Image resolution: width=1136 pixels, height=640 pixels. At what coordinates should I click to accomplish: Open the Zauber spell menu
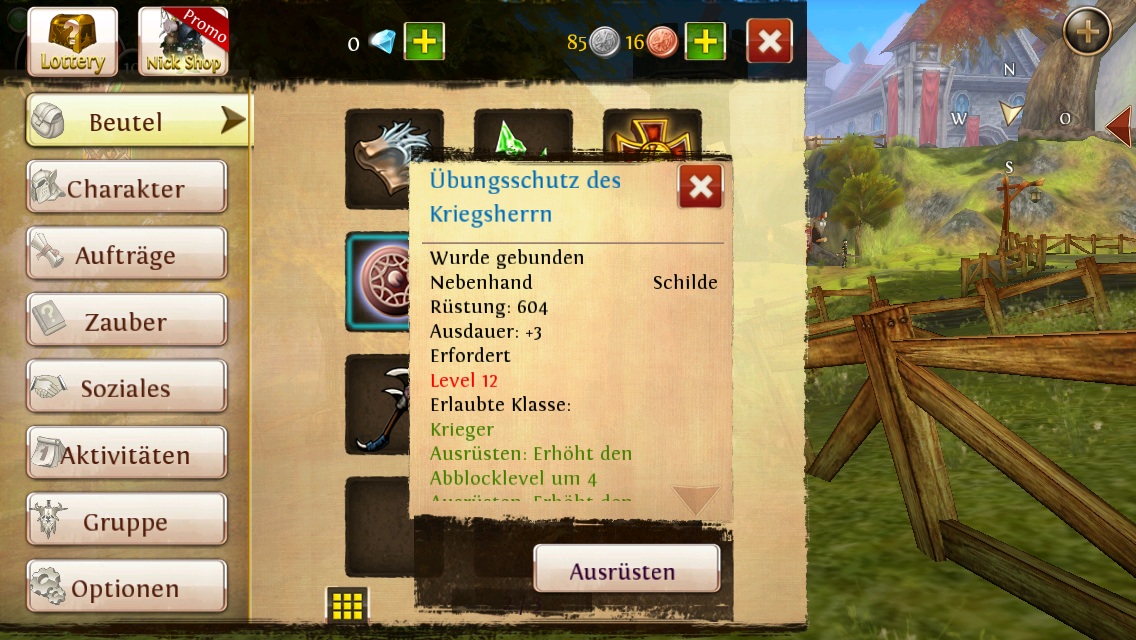[126, 322]
